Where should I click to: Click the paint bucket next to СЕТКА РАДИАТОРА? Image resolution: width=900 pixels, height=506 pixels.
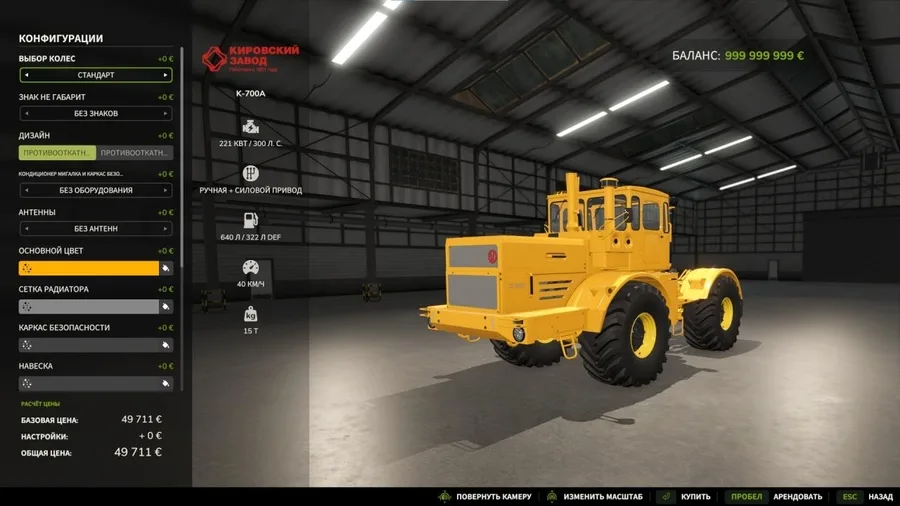[x=166, y=307]
